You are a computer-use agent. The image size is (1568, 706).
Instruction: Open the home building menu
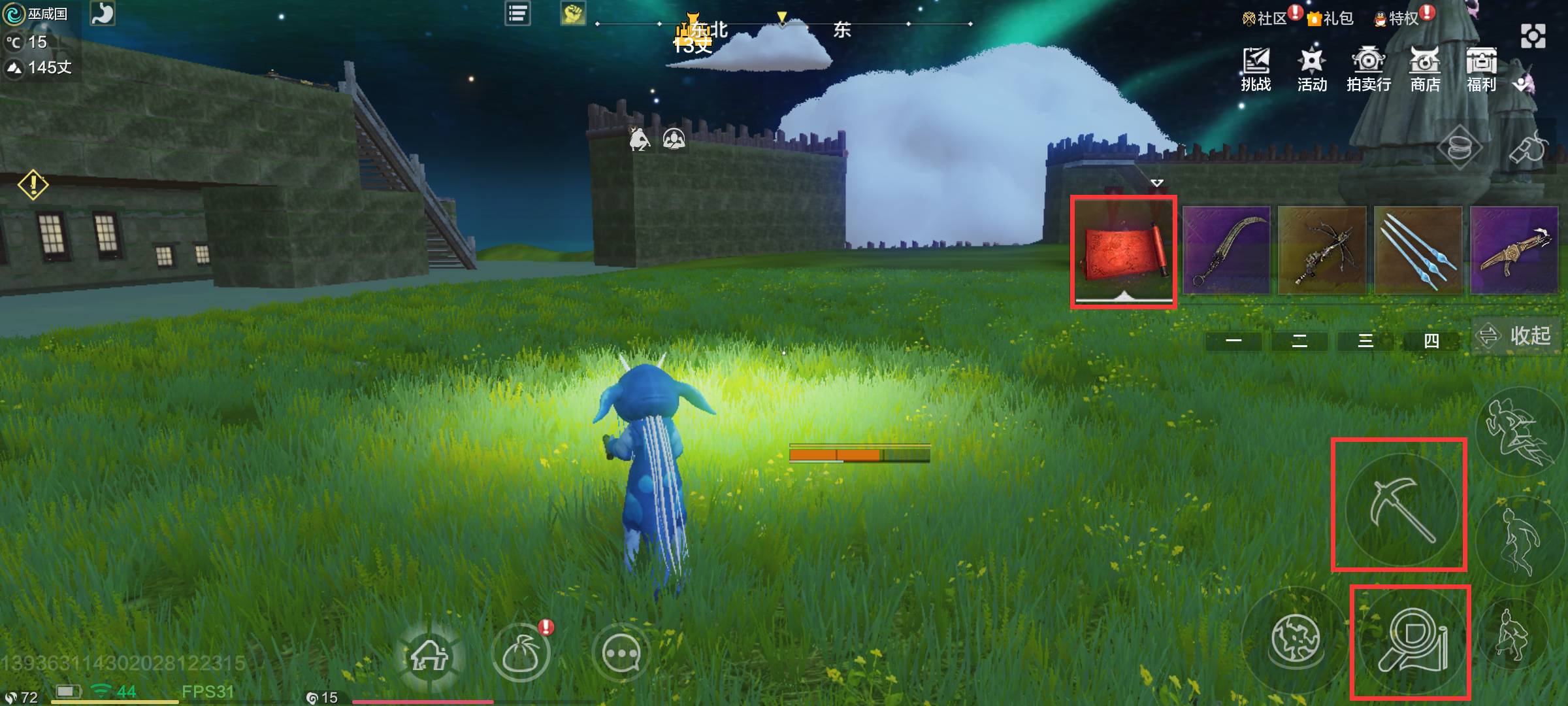(429, 654)
